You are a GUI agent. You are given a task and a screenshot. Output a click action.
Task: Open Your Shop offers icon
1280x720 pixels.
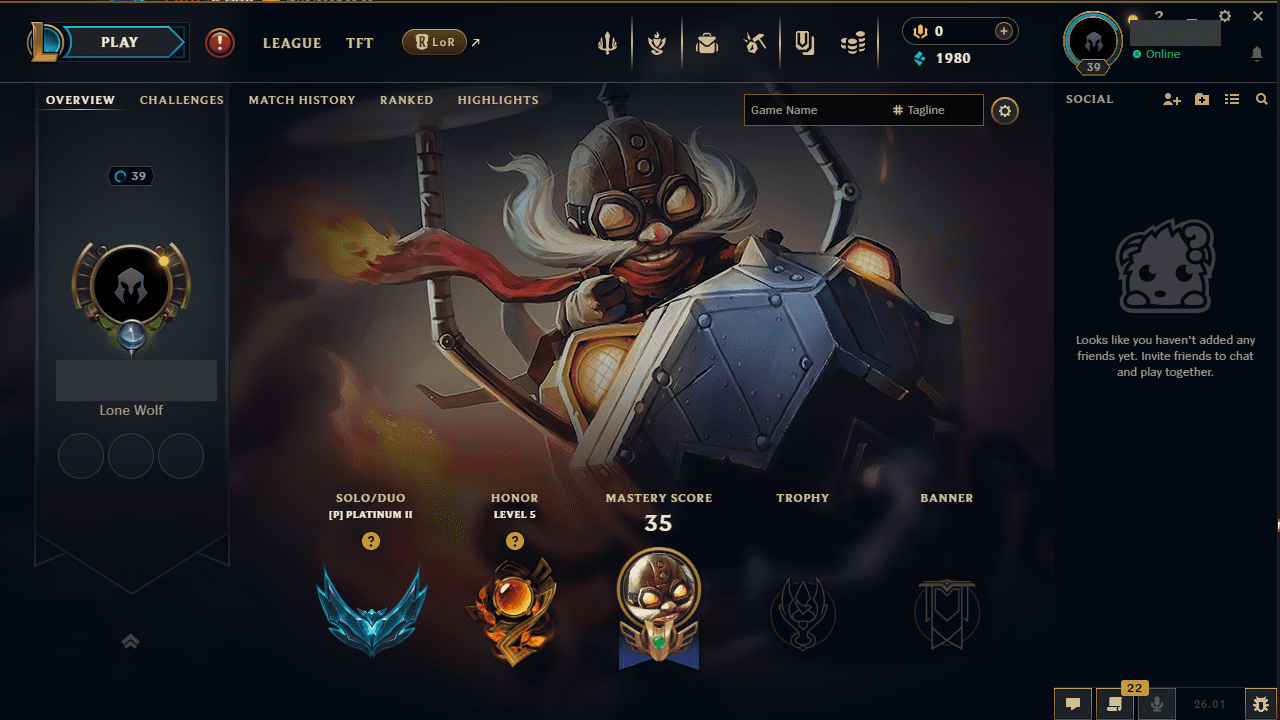(x=805, y=41)
